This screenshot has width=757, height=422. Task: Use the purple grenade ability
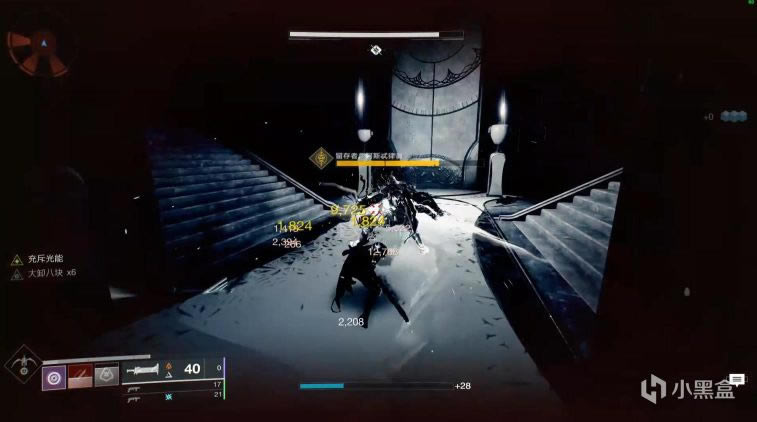tap(54, 377)
